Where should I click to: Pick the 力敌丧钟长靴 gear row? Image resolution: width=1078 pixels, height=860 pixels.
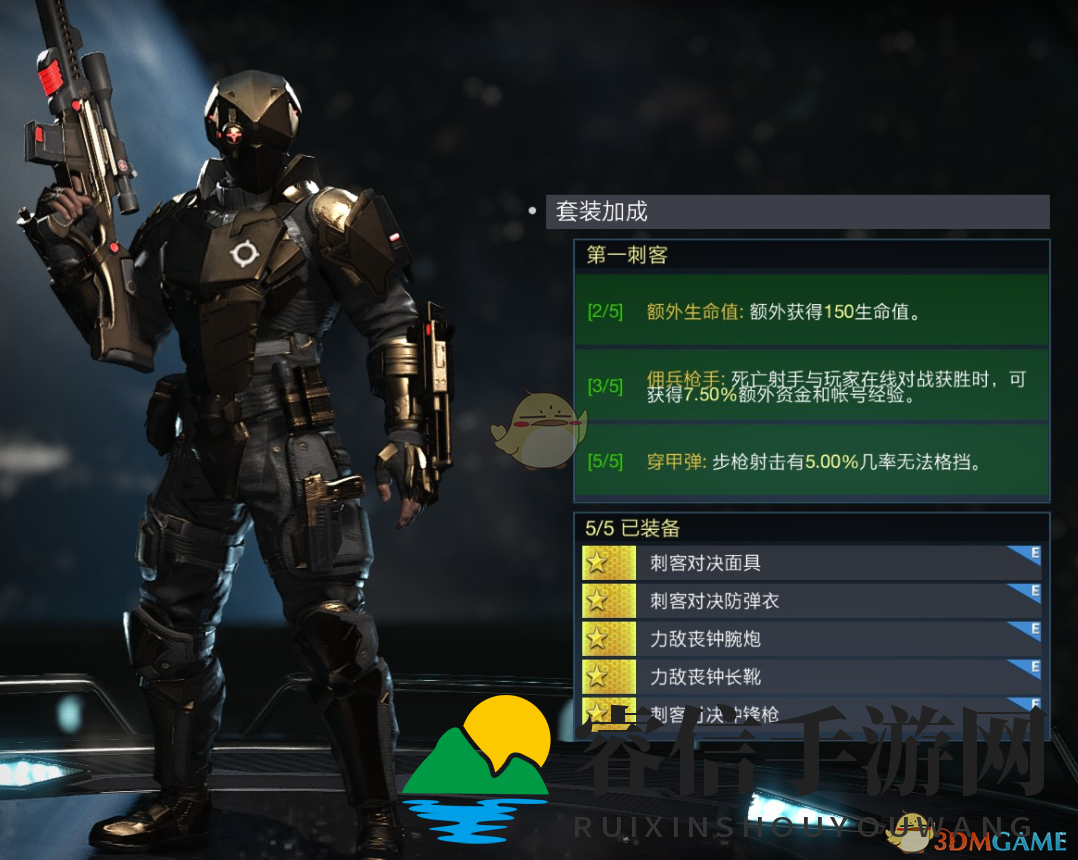click(x=811, y=677)
